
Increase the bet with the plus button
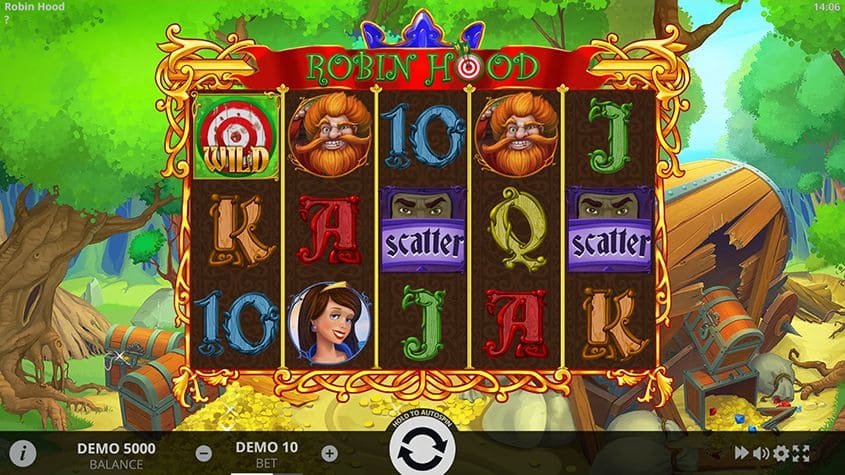coord(330,453)
